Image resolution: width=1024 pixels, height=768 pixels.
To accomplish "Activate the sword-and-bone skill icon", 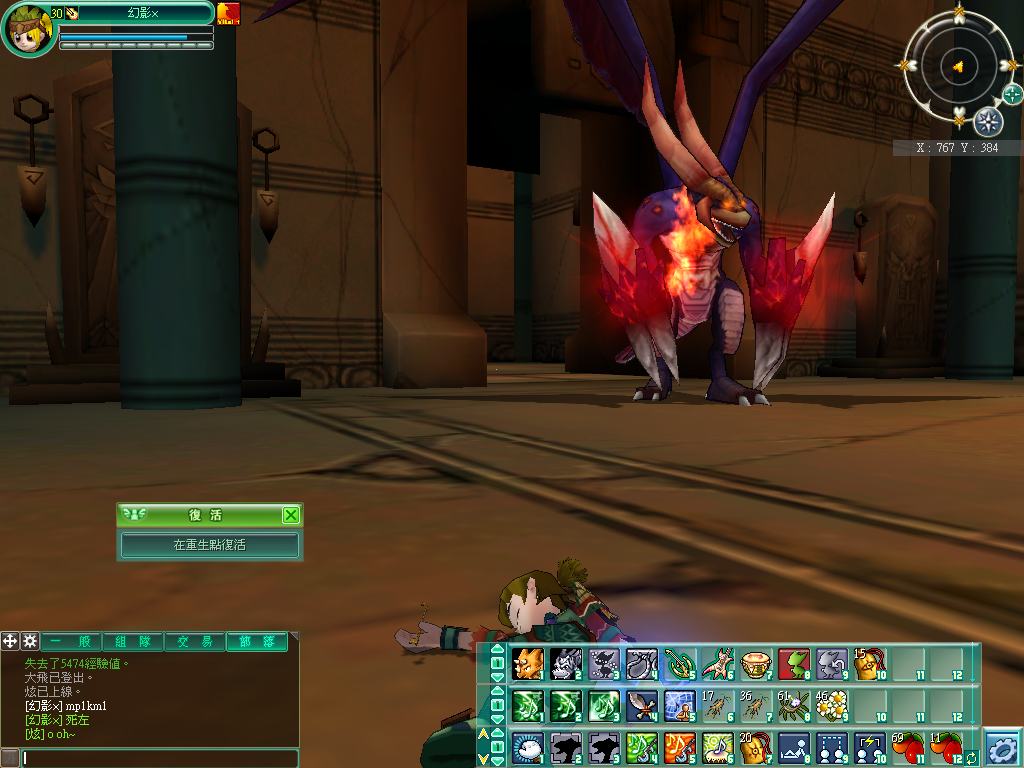I will (642, 706).
